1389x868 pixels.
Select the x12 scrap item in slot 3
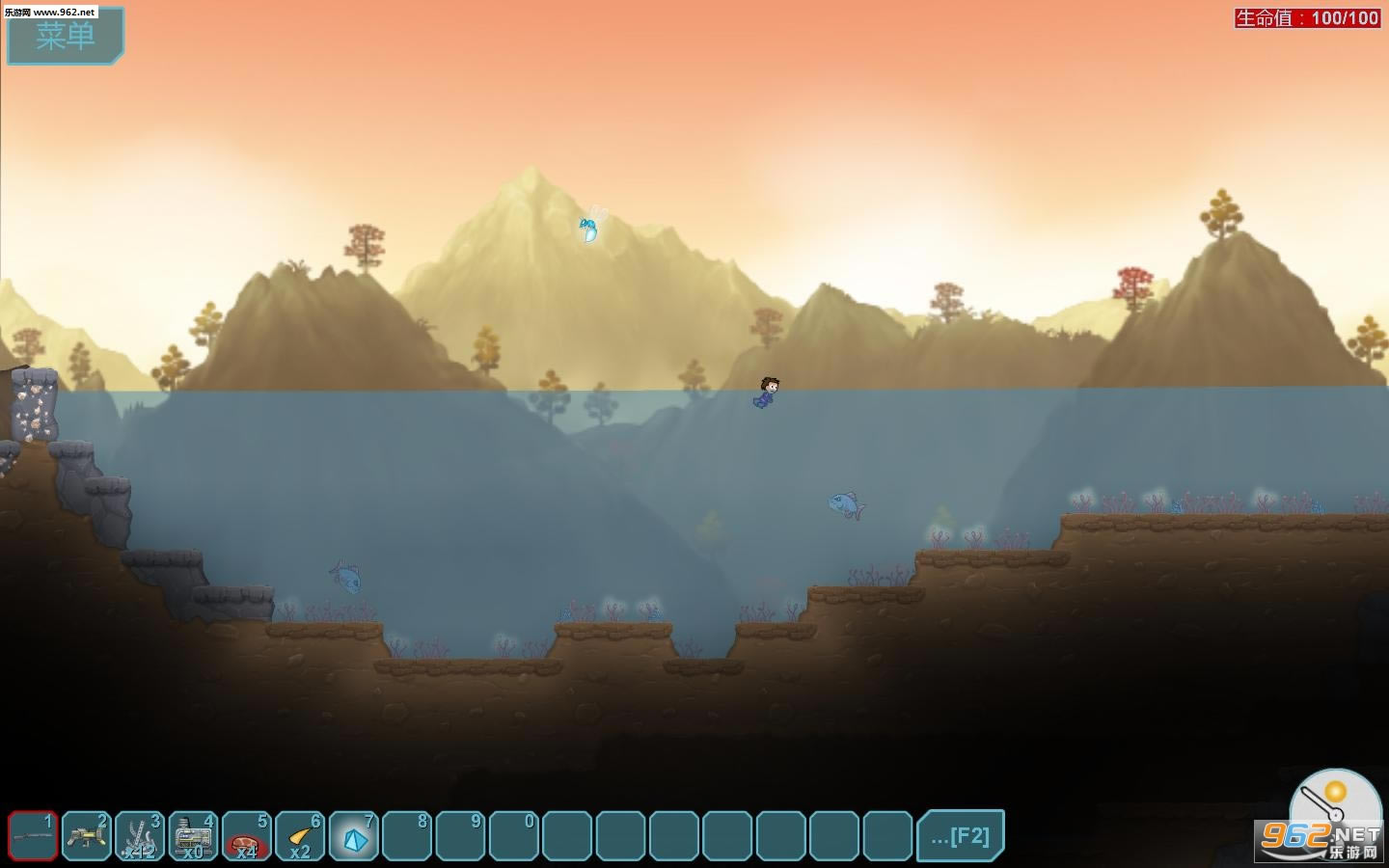140,835
